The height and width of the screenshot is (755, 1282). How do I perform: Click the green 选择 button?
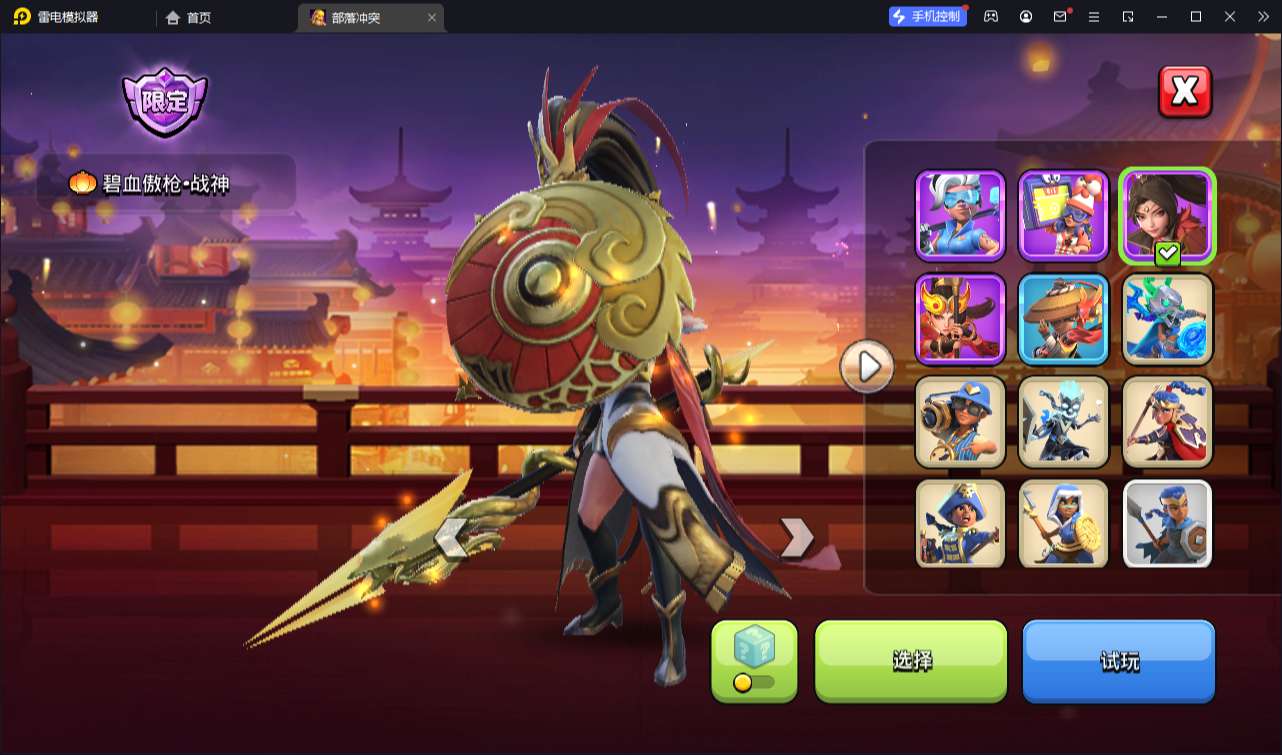(911, 660)
